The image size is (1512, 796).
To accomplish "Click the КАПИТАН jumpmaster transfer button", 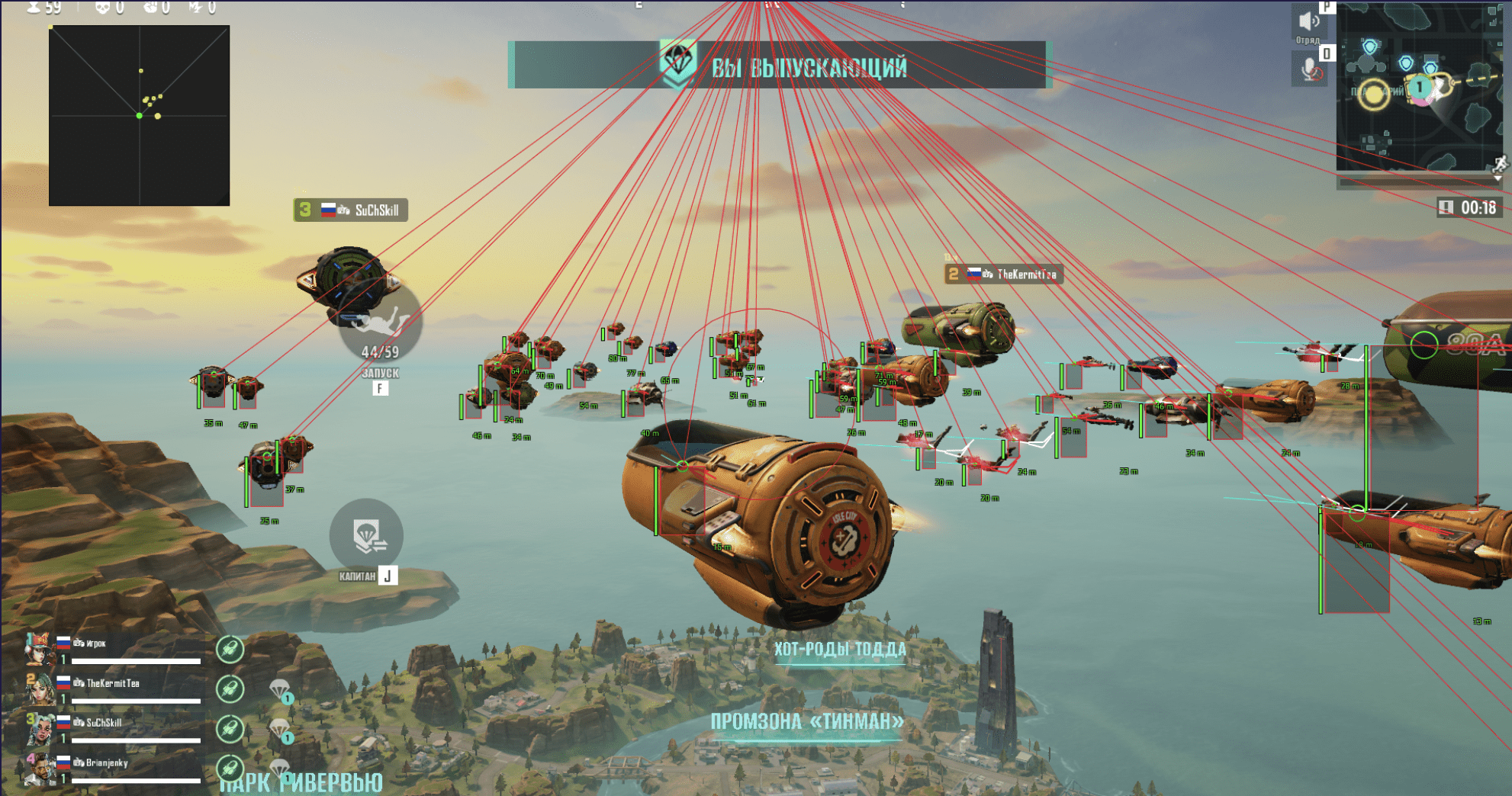I will click(x=366, y=534).
